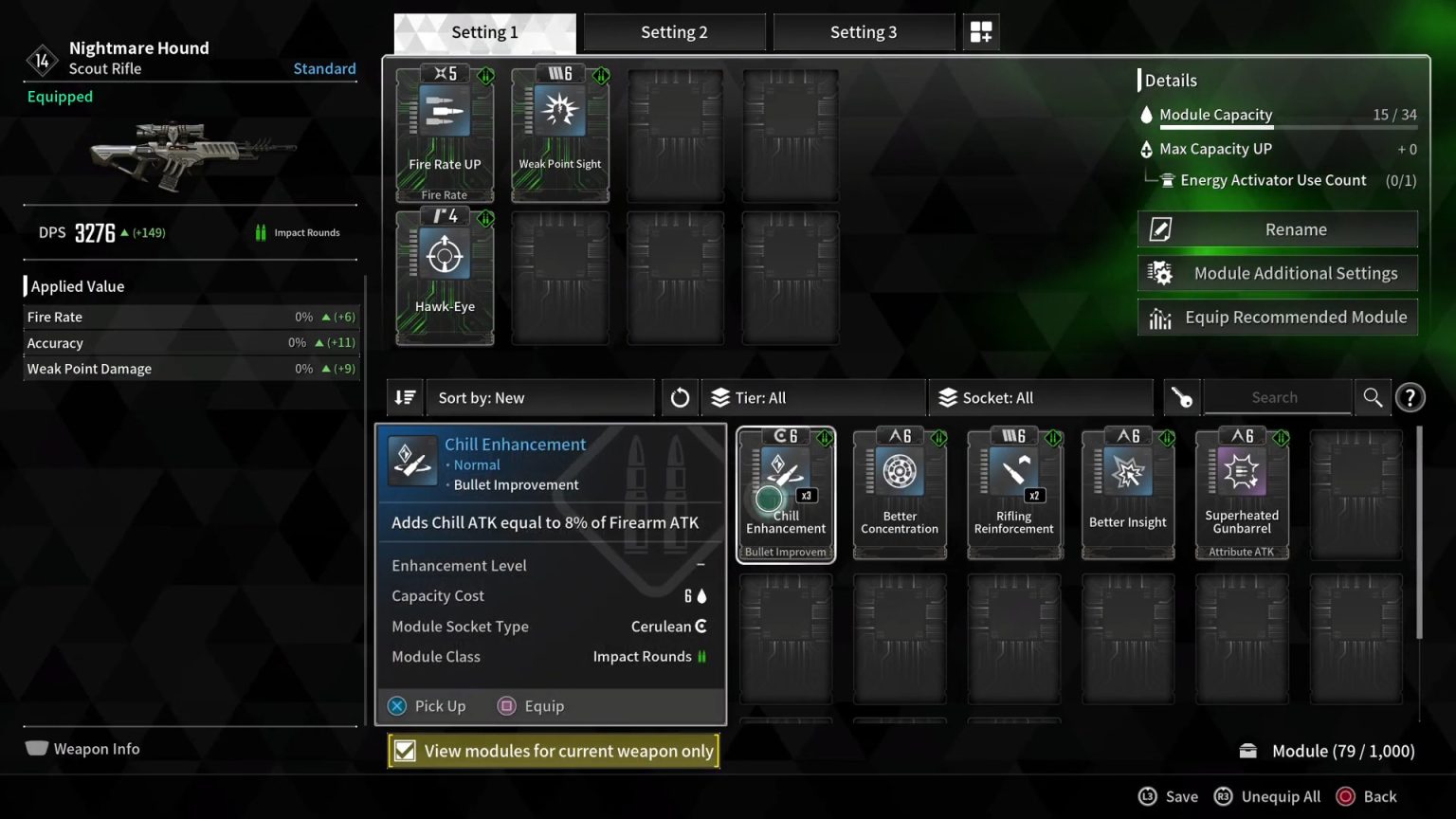Click the sort order arrows icon

click(x=404, y=397)
